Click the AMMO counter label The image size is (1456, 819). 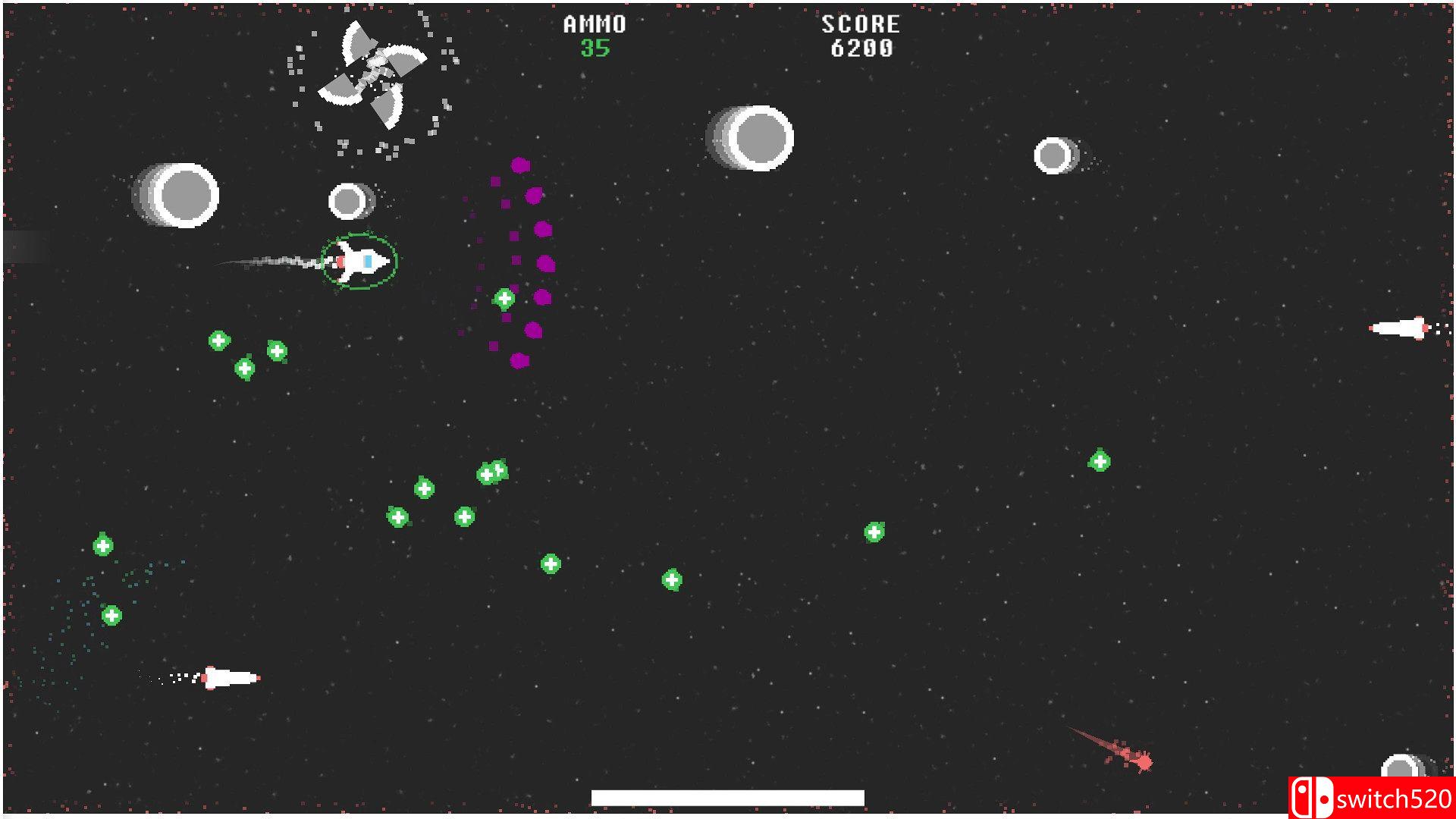click(594, 24)
